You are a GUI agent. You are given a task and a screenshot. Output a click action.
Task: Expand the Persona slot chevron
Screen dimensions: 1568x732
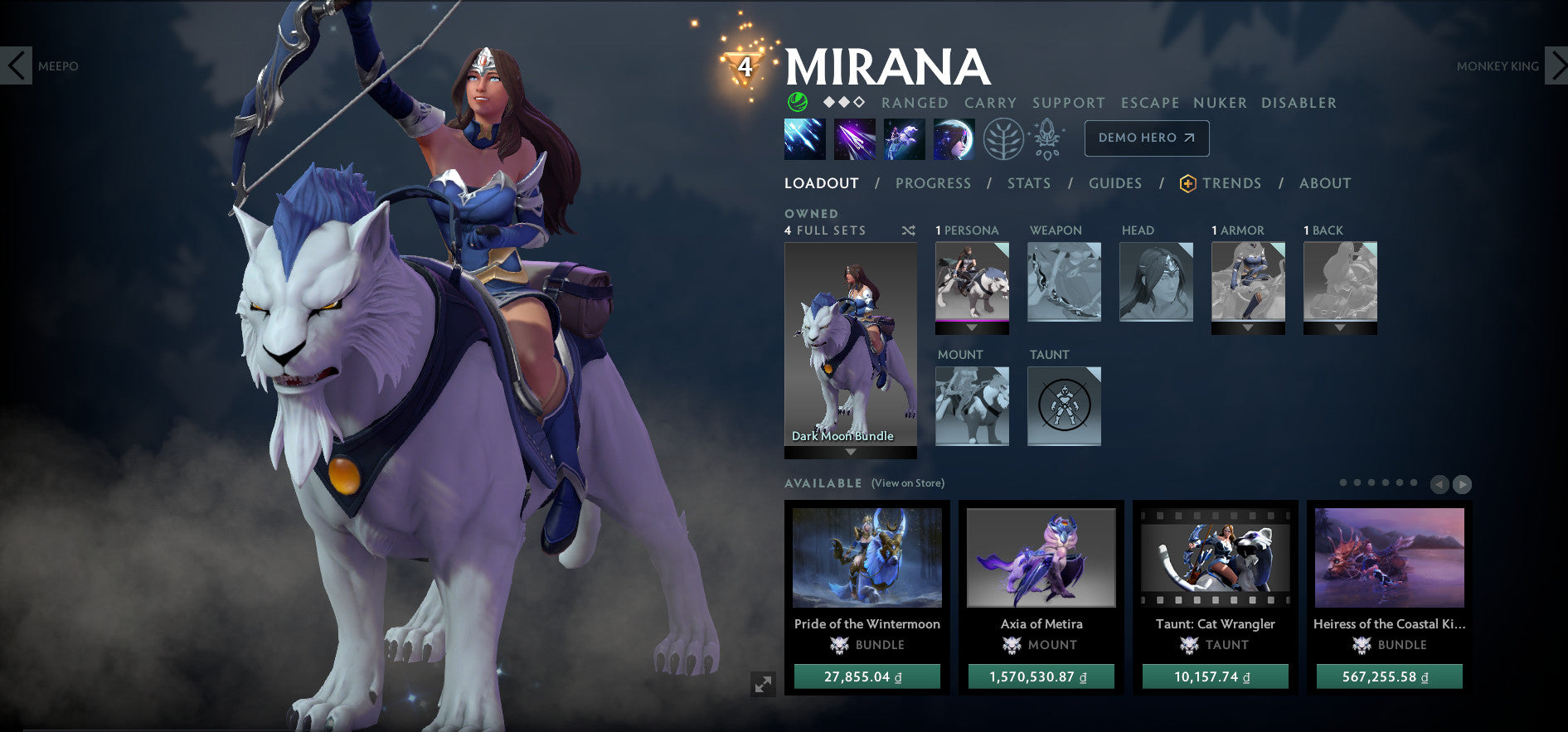pos(972,327)
